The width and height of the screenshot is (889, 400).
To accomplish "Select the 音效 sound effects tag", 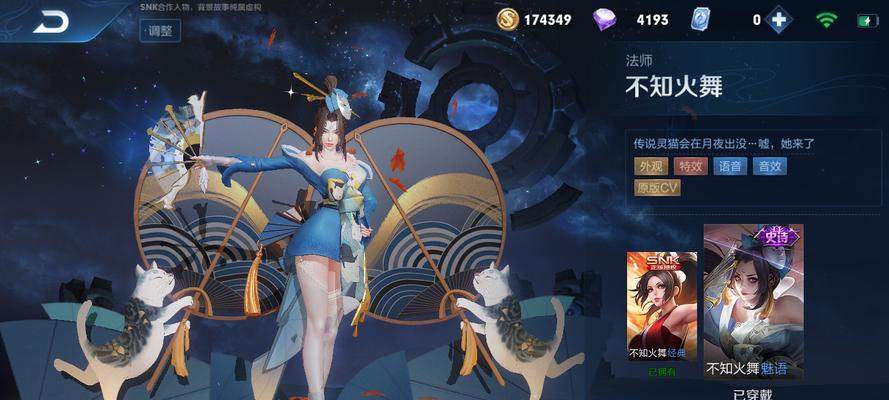I will coord(769,166).
